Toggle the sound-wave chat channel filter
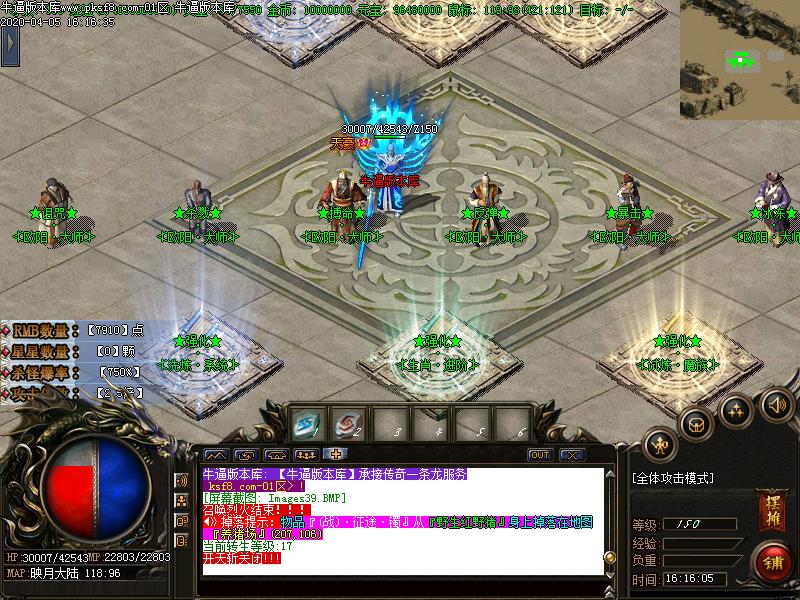800x600 pixels. tap(182, 481)
